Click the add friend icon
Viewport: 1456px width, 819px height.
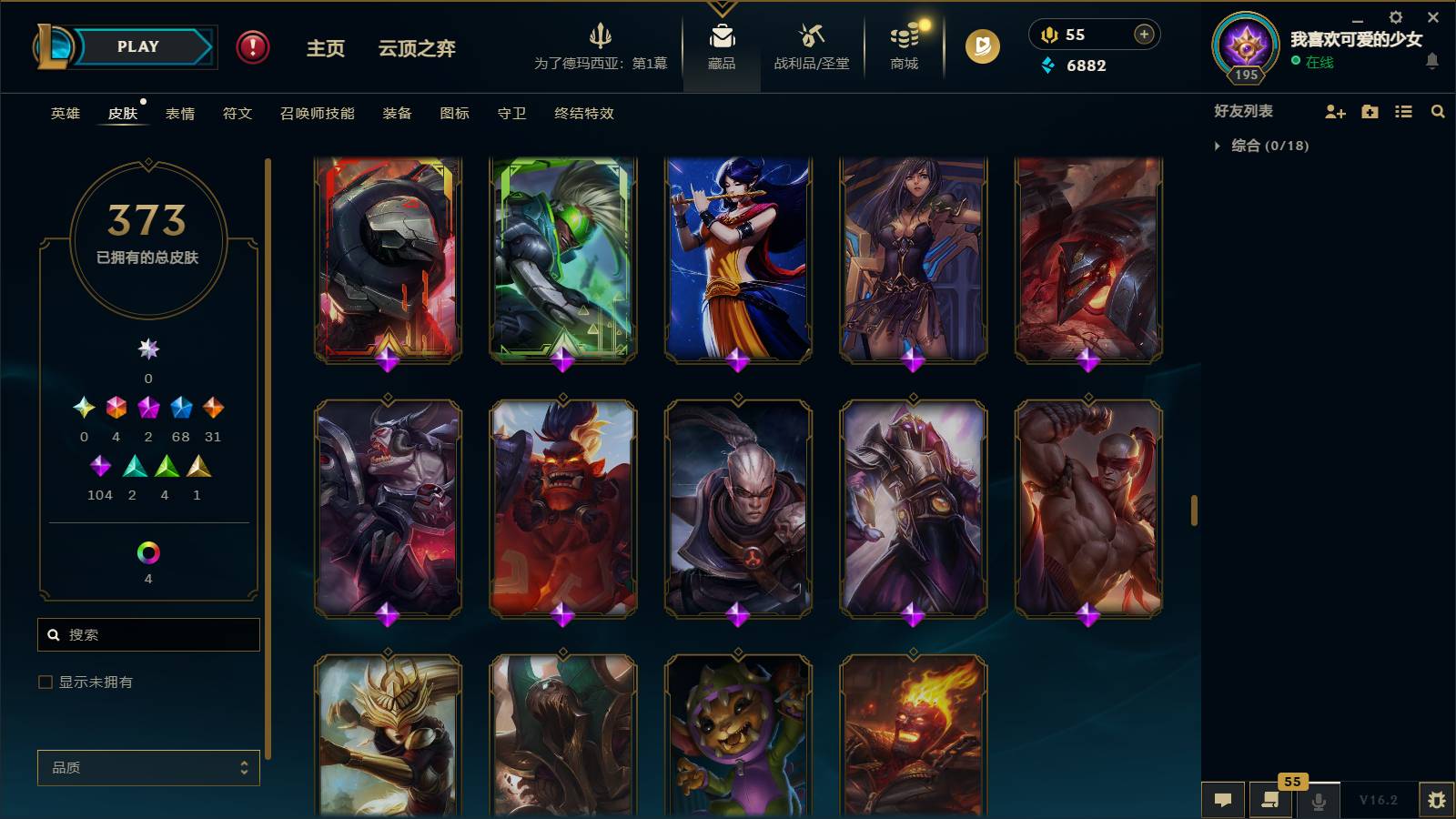(1335, 111)
